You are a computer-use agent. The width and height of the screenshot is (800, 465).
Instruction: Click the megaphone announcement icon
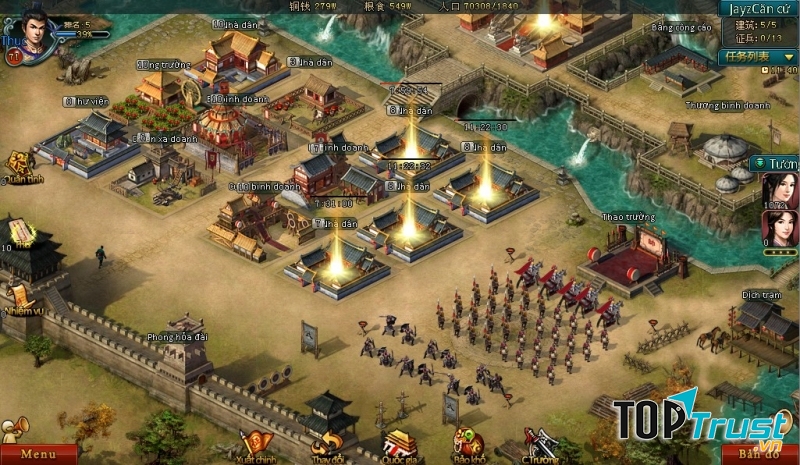tap(12, 427)
